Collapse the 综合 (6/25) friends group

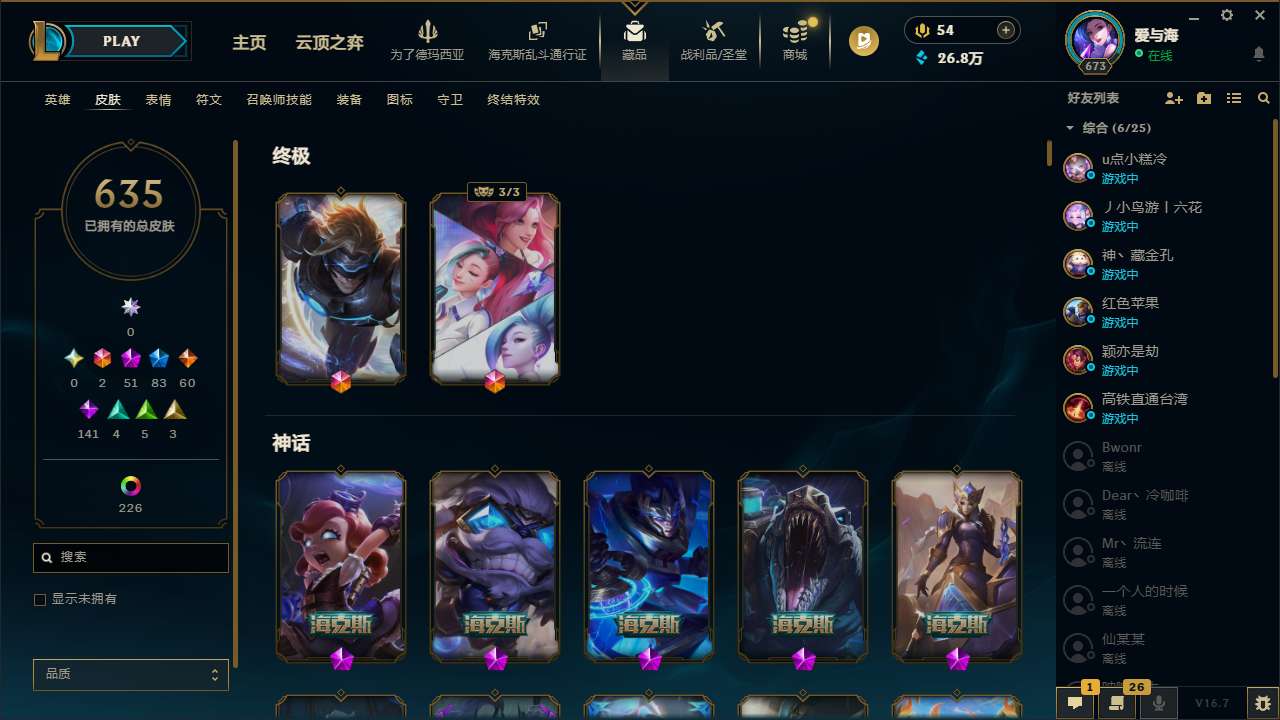click(x=1068, y=128)
